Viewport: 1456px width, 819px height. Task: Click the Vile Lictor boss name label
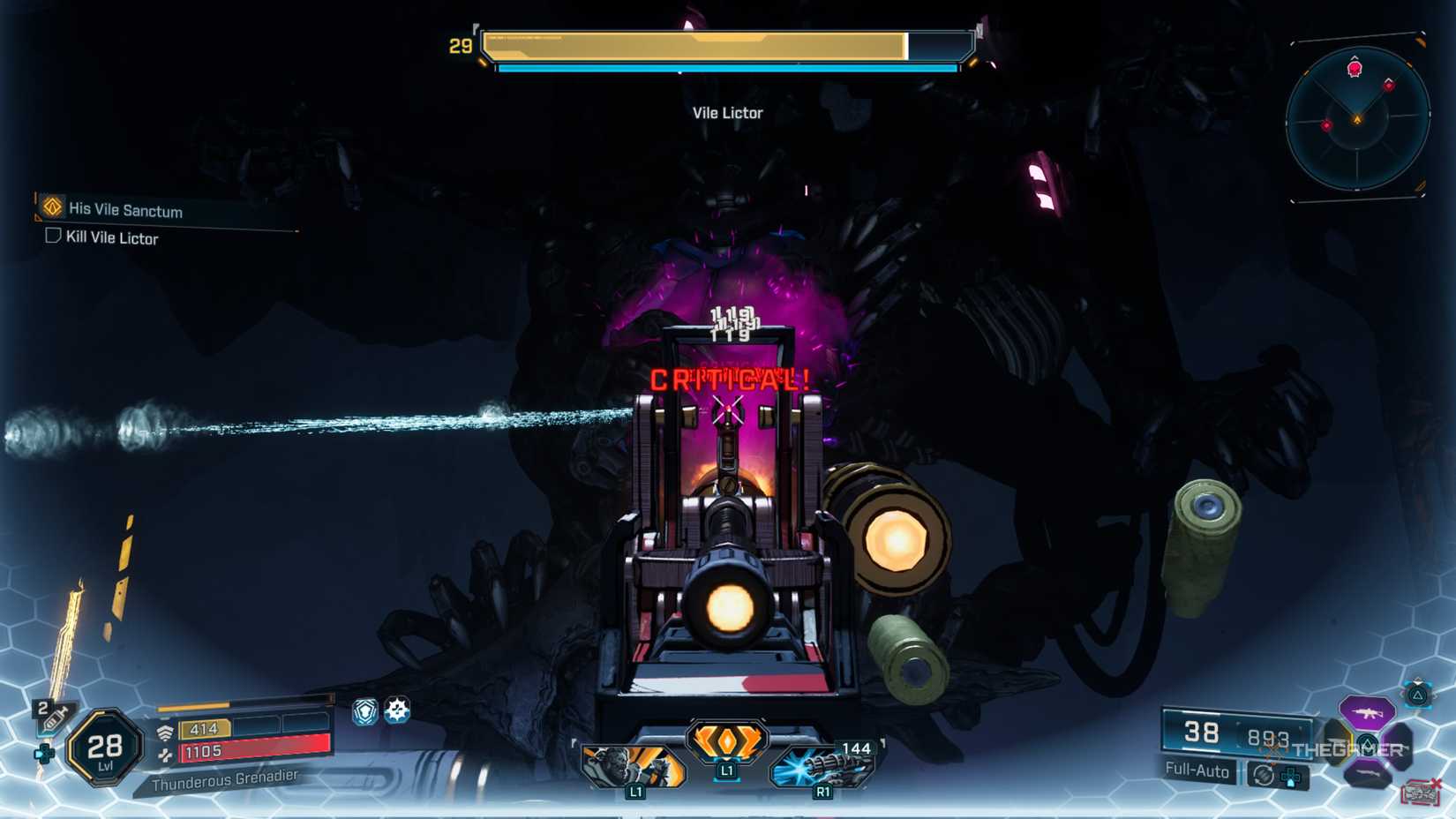pyautogui.click(x=728, y=112)
